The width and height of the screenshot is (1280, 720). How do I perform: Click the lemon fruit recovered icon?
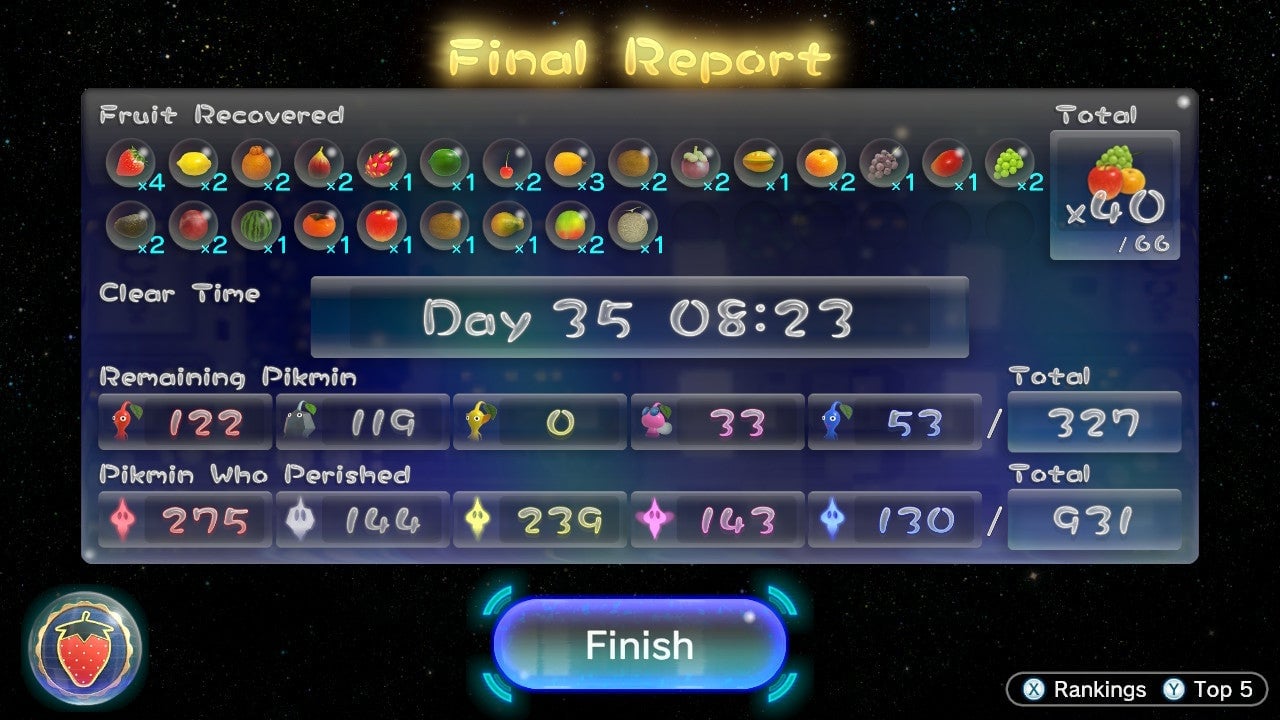pyautogui.click(x=196, y=163)
